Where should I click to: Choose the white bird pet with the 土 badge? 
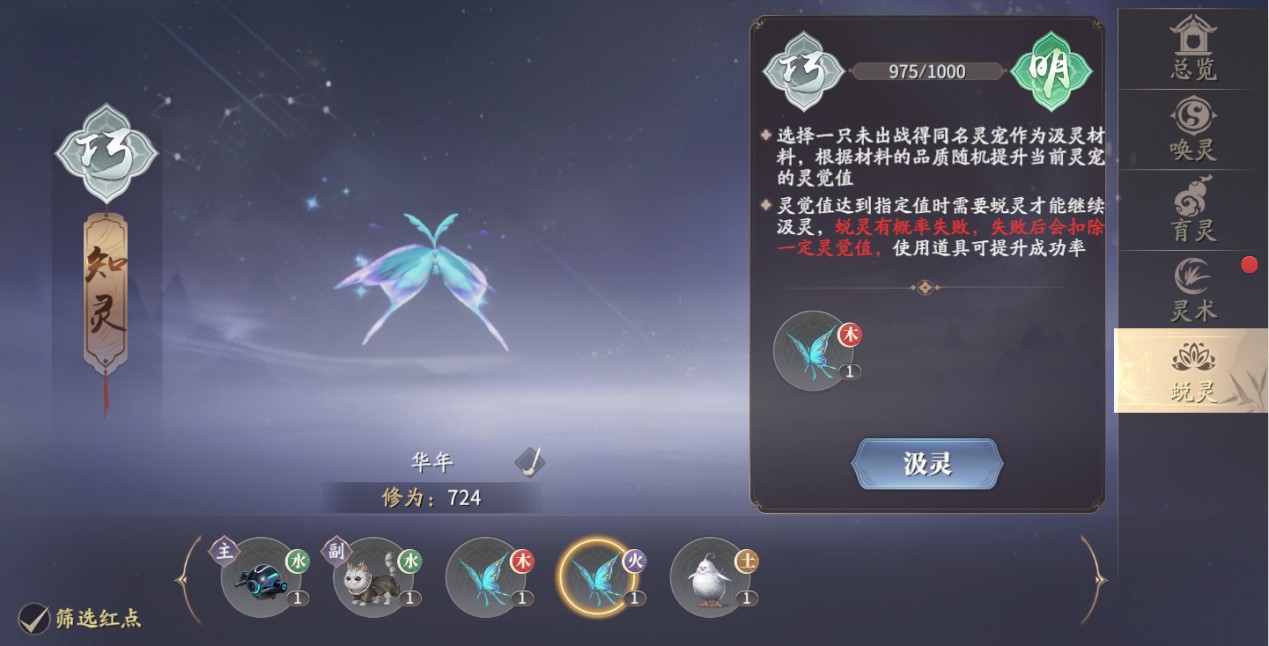pos(709,577)
